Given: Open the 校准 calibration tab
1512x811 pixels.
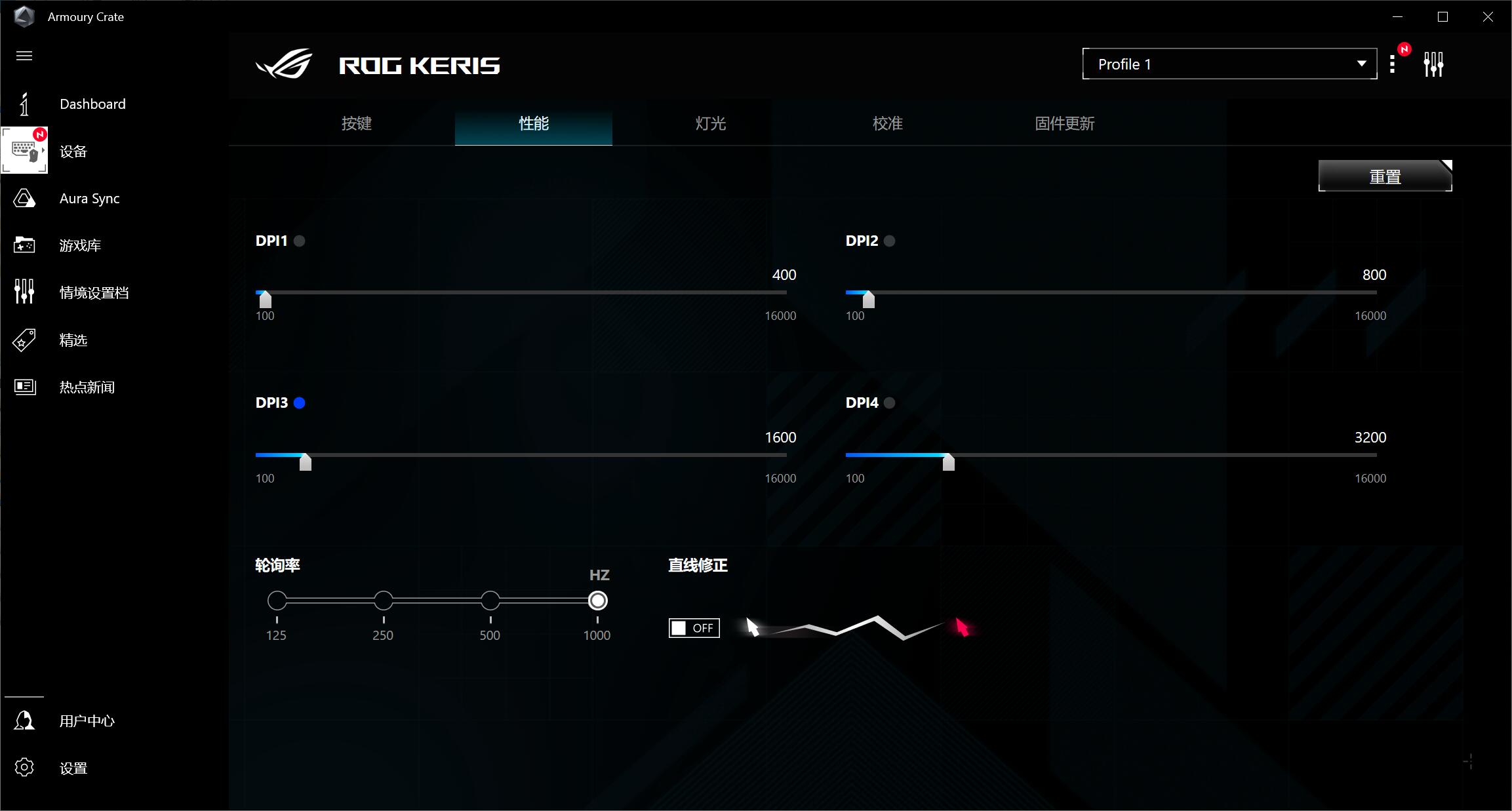Looking at the screenshot, I should pyautogui.click(x=888, y=123).
